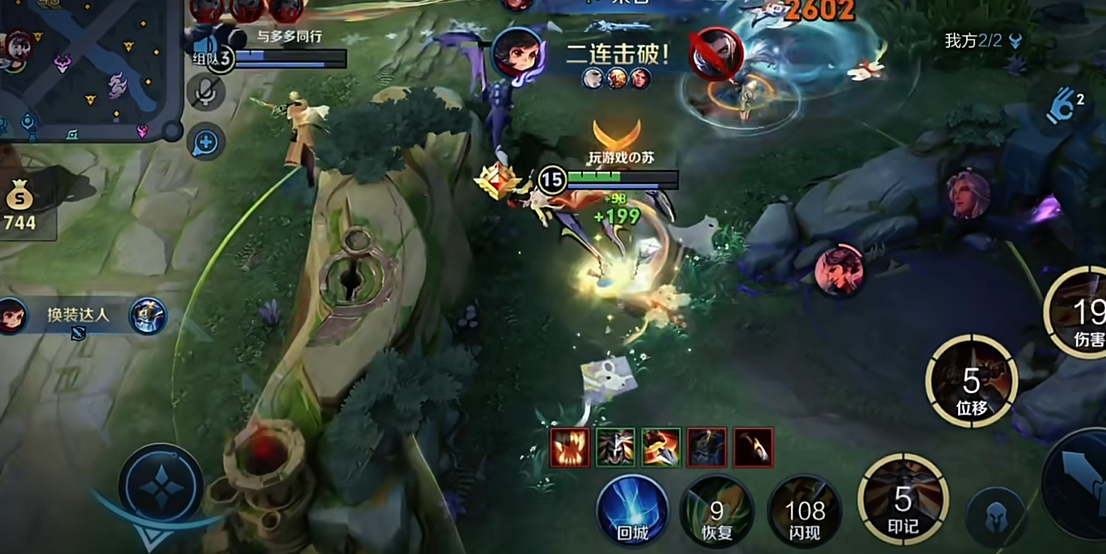Tap the 换装达人 prompt
Viewport: 1106px width, 554px height.
click(x=78, y=316)
